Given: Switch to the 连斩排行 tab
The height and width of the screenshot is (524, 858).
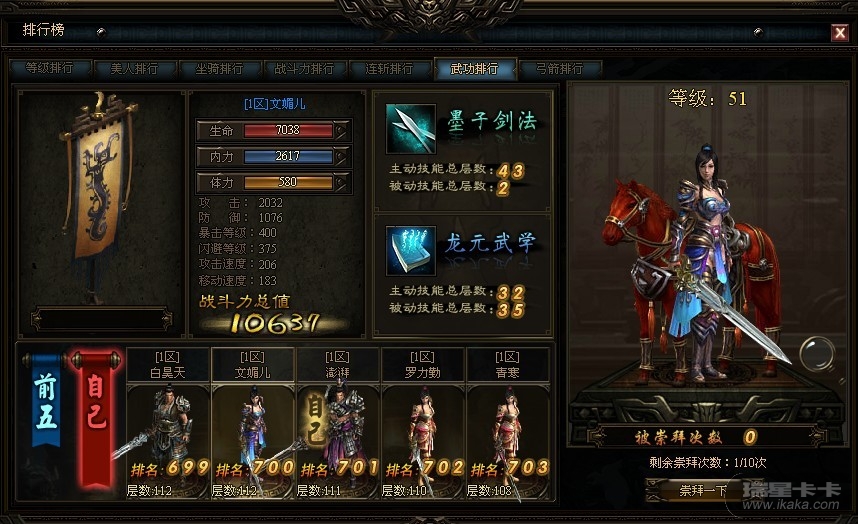Looking at the screenshot, I should 389,69.
